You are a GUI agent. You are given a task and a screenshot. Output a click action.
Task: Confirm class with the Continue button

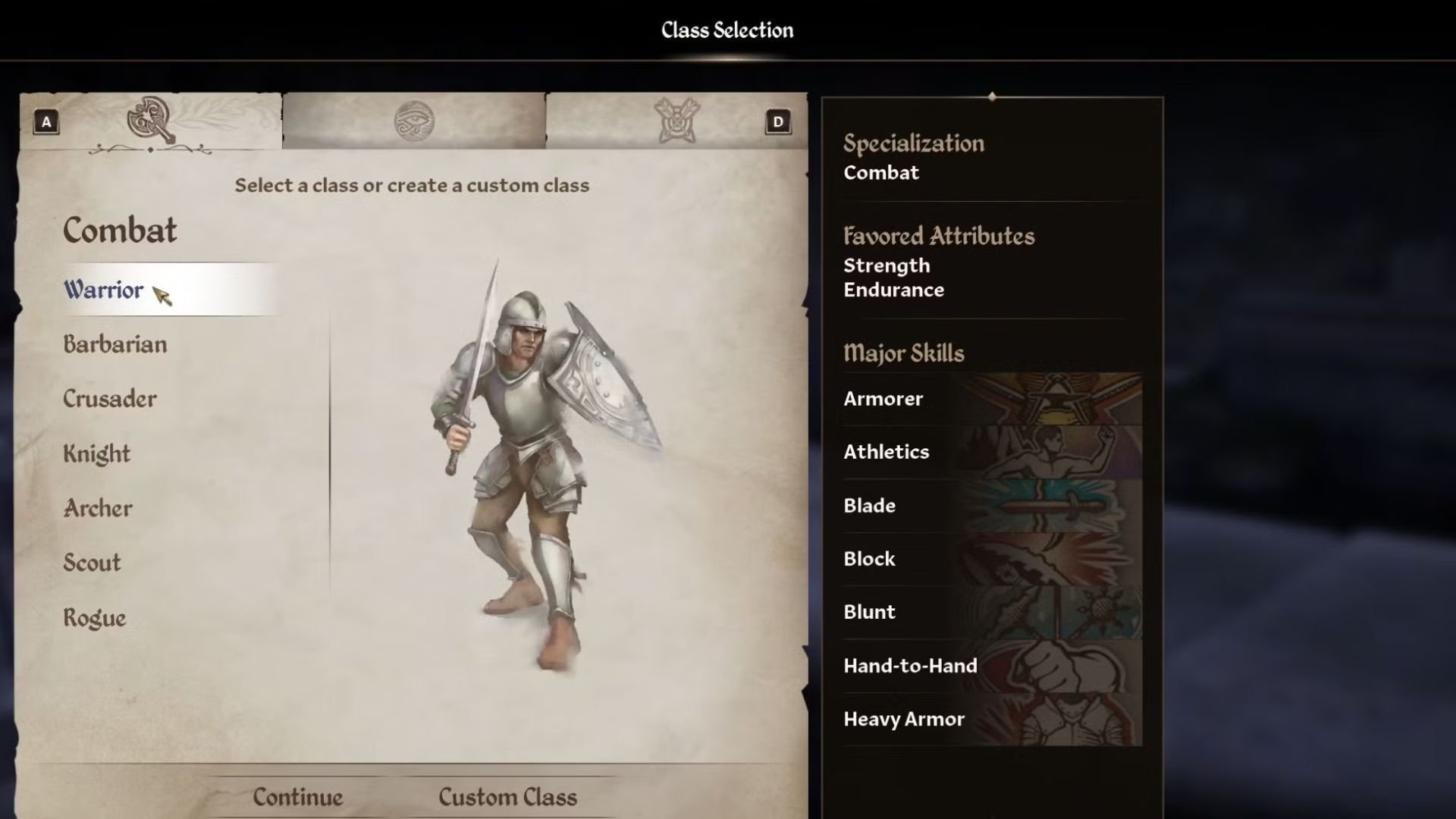[x=298, y=797]
